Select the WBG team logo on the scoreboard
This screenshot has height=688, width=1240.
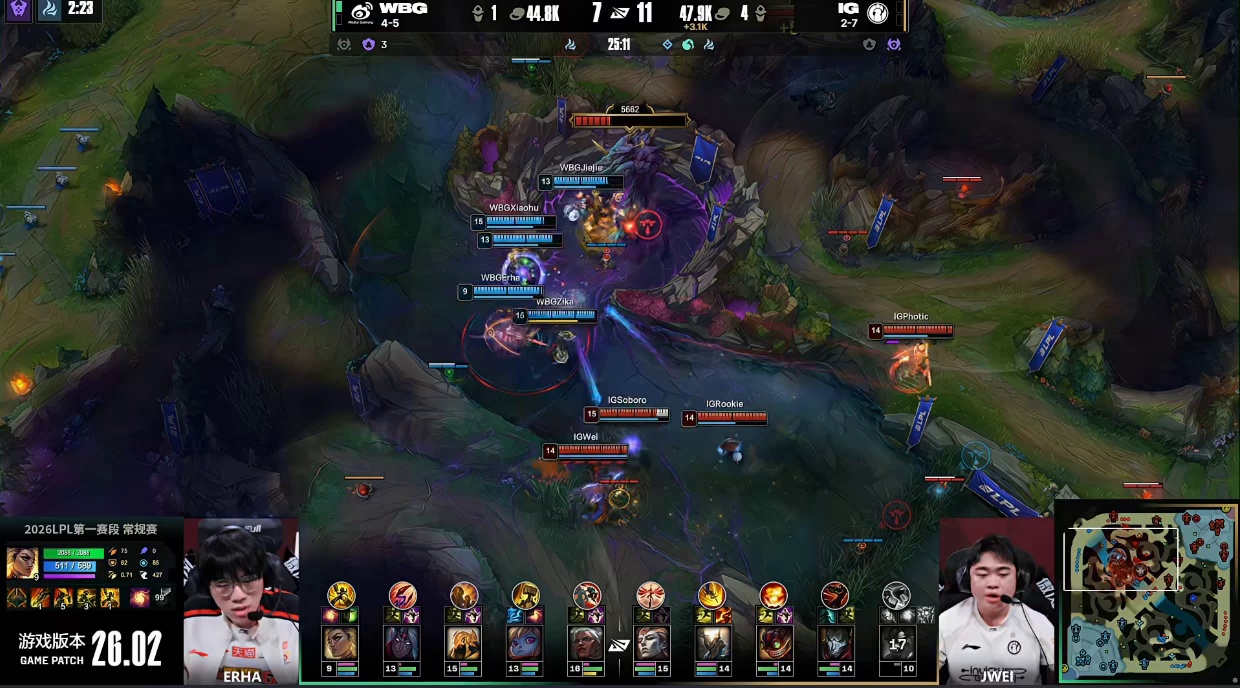tap(361, 12)
